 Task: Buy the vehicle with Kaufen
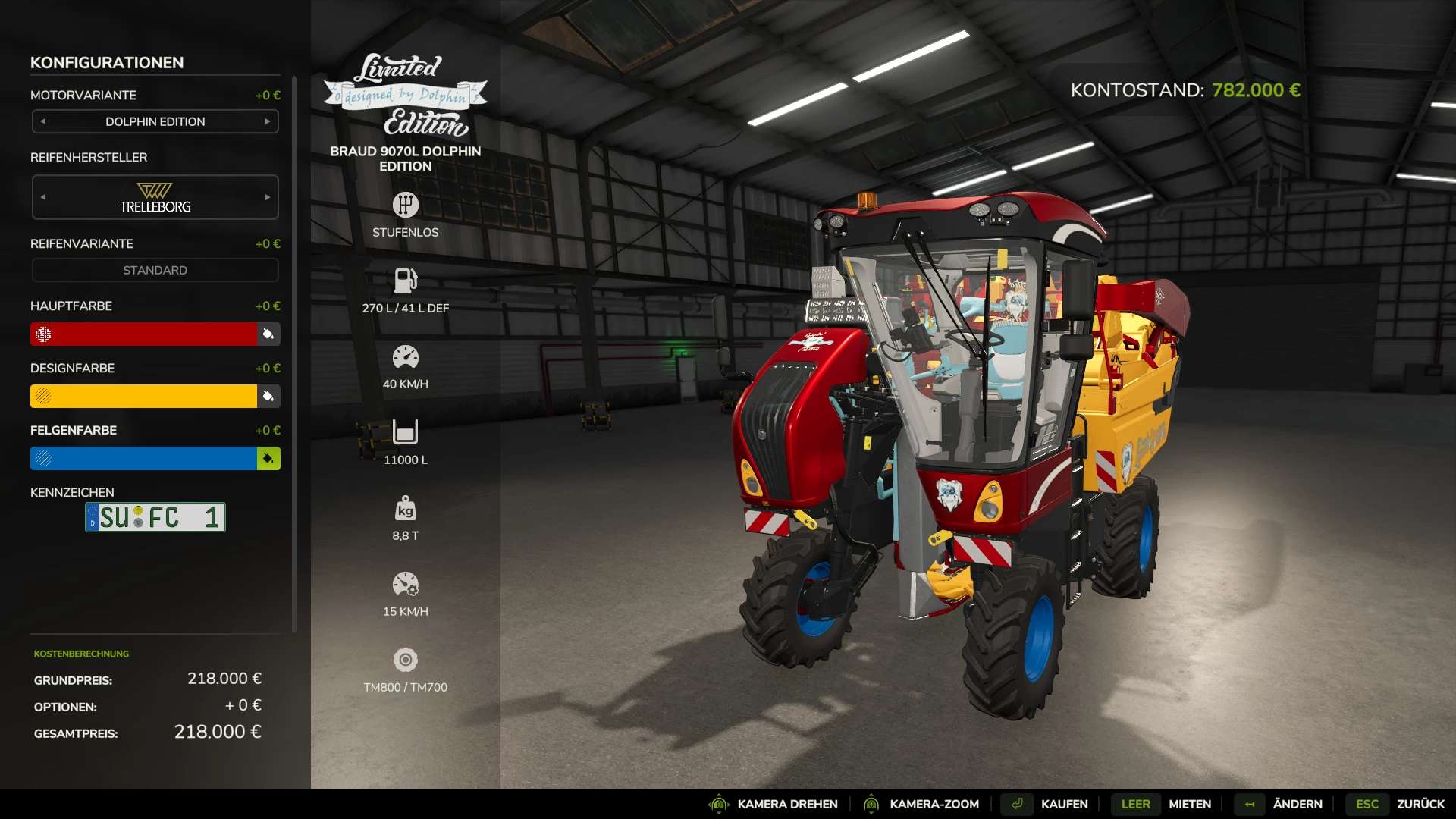pos(1063,804)
